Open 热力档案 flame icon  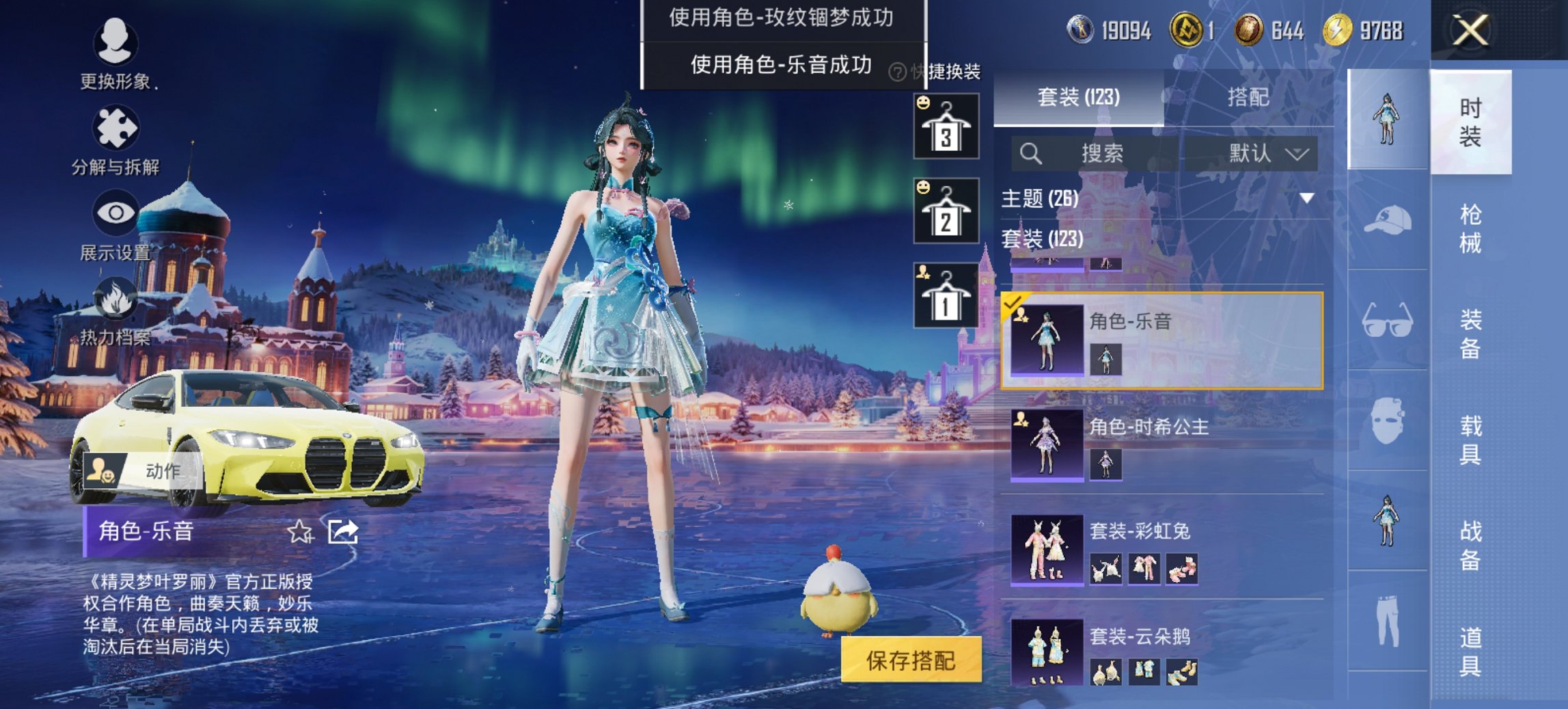click(115, 299)
